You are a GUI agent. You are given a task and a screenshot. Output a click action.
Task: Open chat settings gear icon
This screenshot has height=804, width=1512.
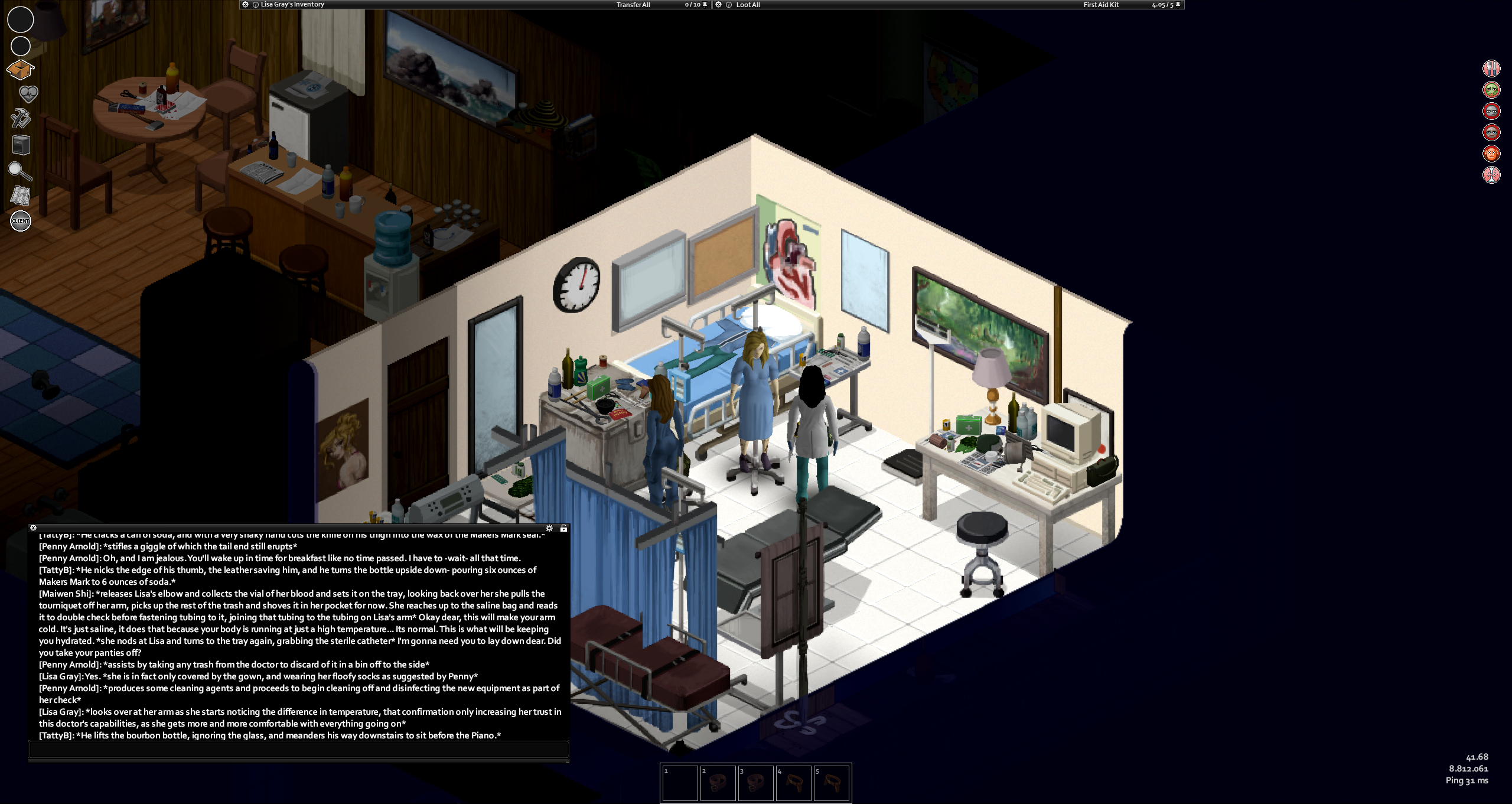[549, 528]
